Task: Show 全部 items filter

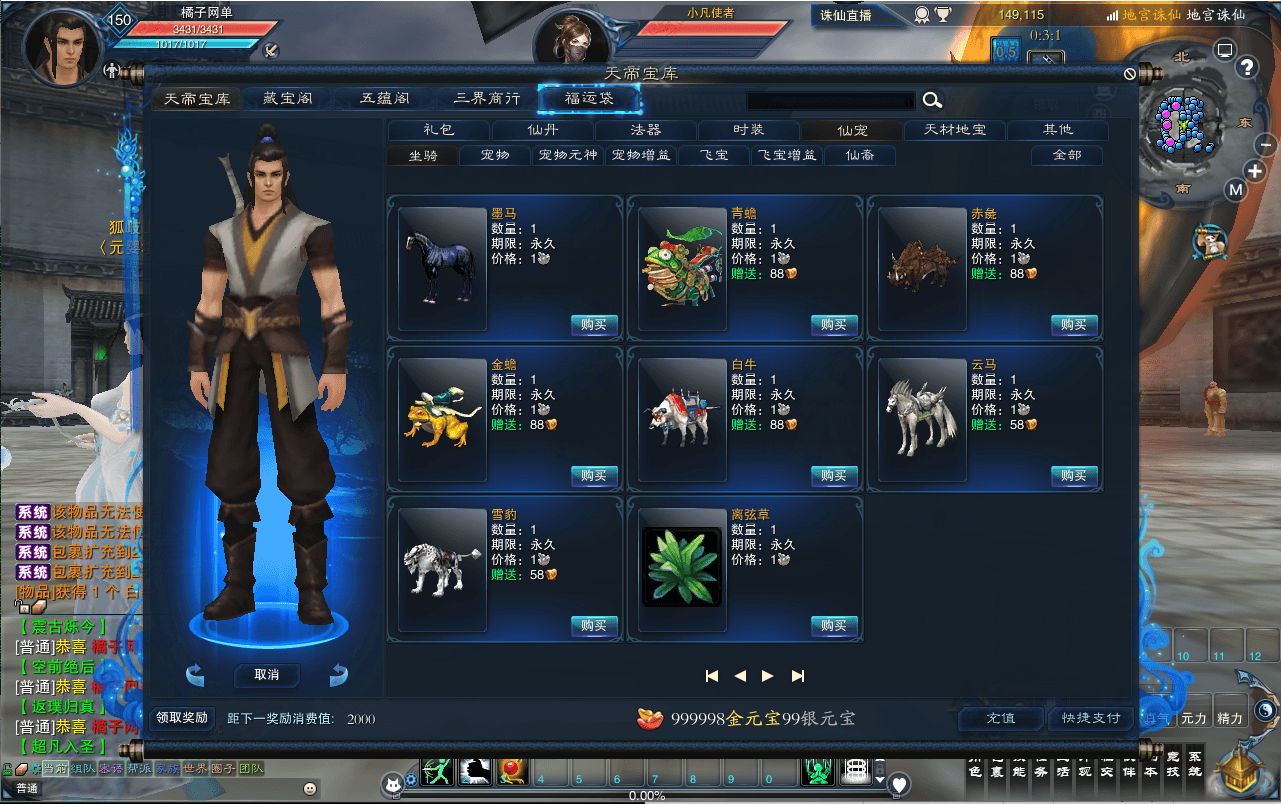Action: pyautogui.click(x=1067, y=155)
